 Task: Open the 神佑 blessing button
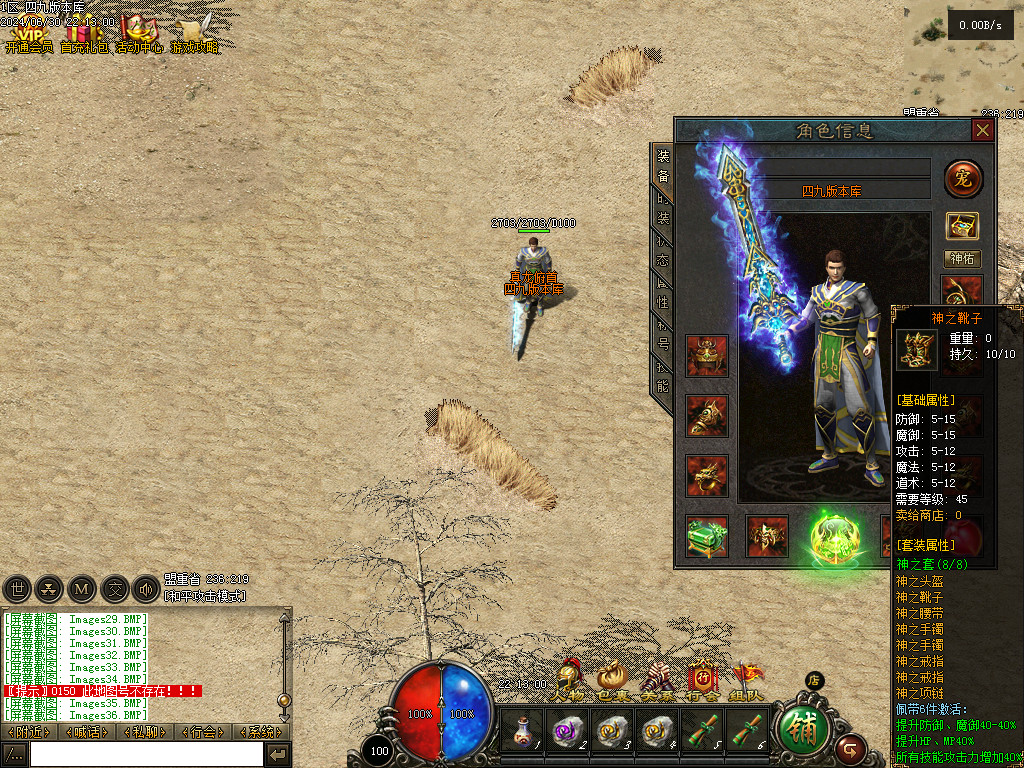(963, 259)
